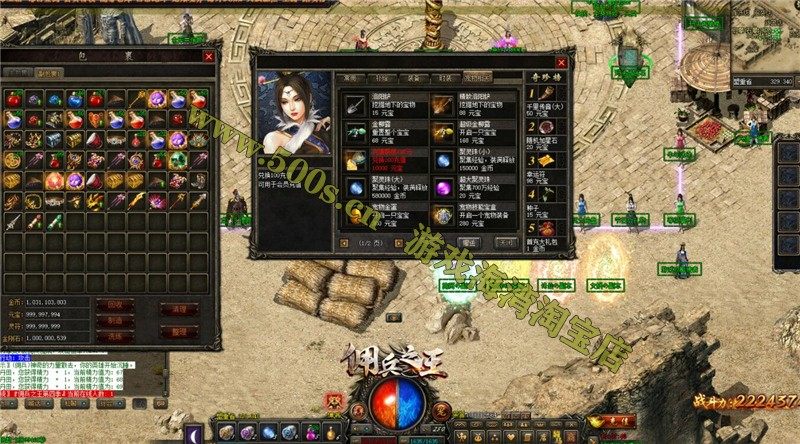Viewport: 800px width, 444px height.
Task: Close the bag inventory window
Action: coord(208,57)
